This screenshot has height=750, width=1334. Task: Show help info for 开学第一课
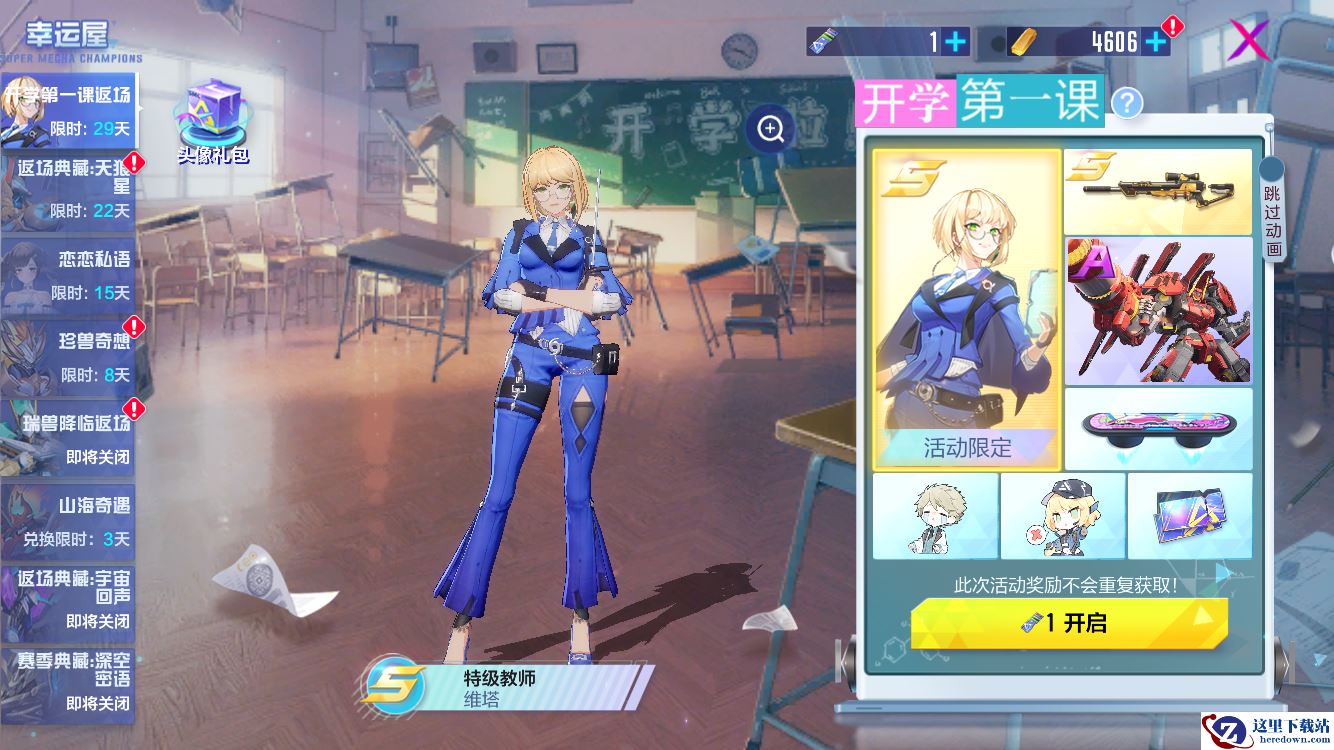tap(1127, 102)
